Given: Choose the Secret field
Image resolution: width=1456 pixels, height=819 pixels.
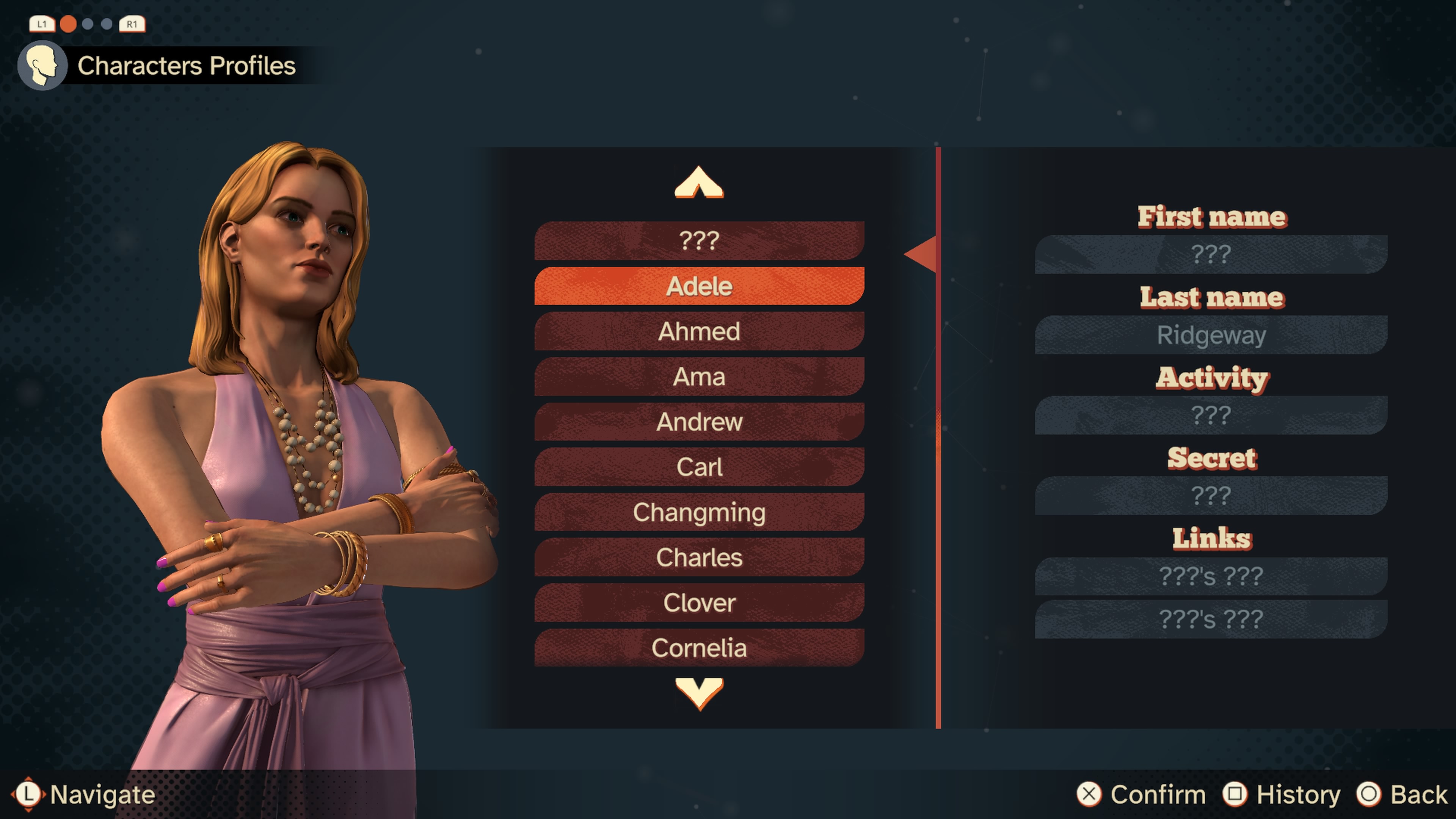Looking at the screenshot, I should tap(1211, 496).
